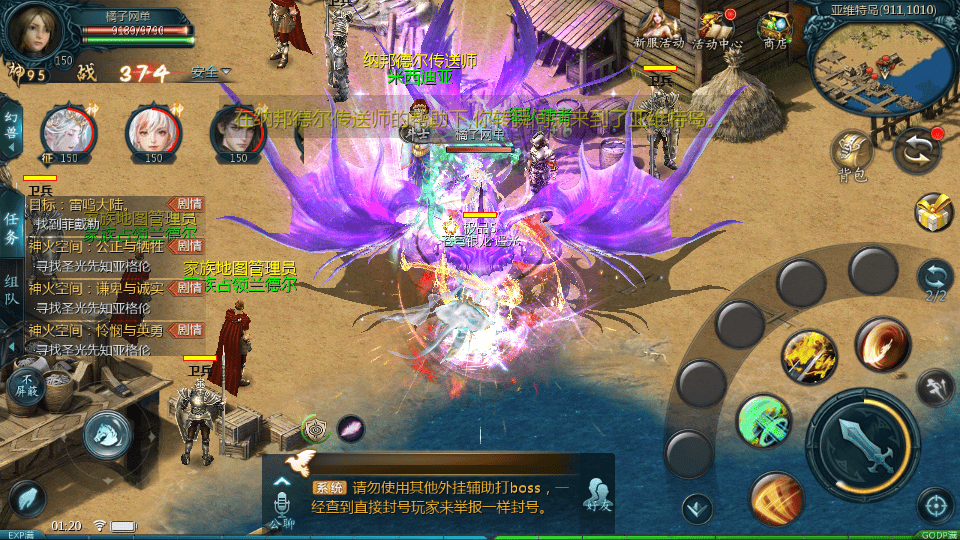Open the 任务 quest tab
The image size is (960, 540).
tap(11, 229)
